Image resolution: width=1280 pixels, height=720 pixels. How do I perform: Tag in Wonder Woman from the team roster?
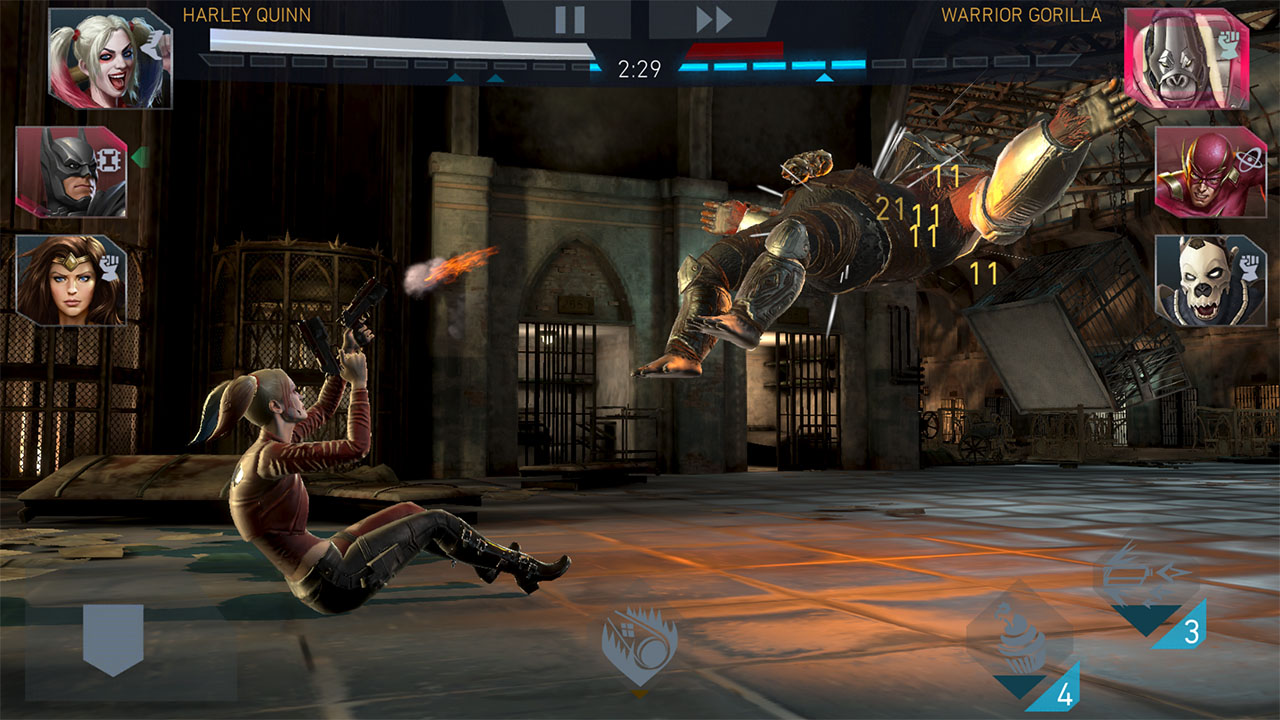pos(71,280)
